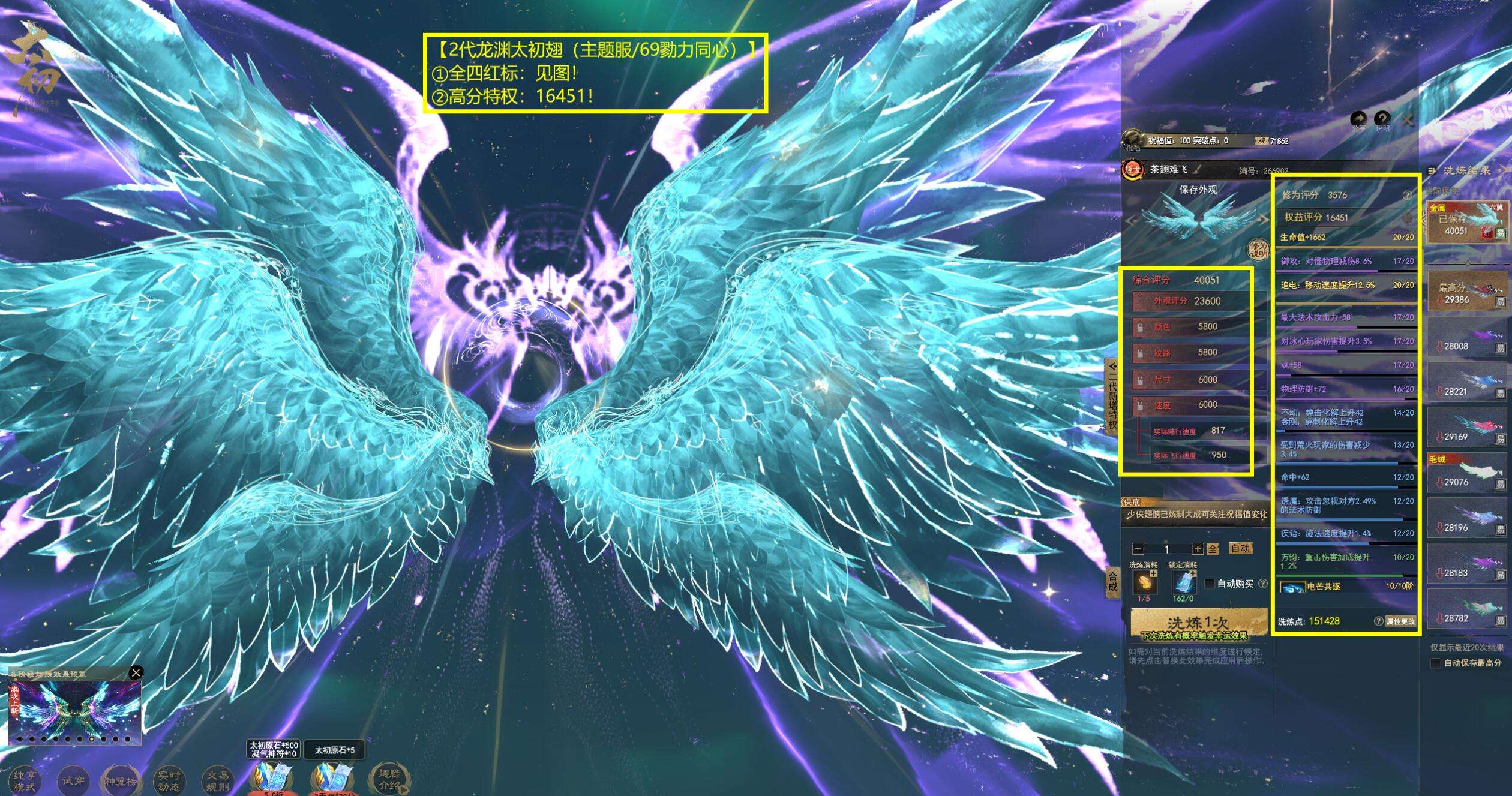The width and height of the screenshot is (1512, 796).
Task: Show 实时动态 live updates
Action: 169,781
